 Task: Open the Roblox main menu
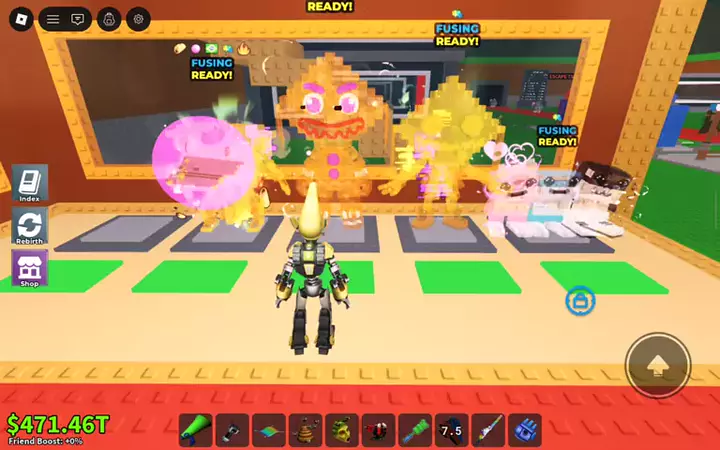click(21, 18)
